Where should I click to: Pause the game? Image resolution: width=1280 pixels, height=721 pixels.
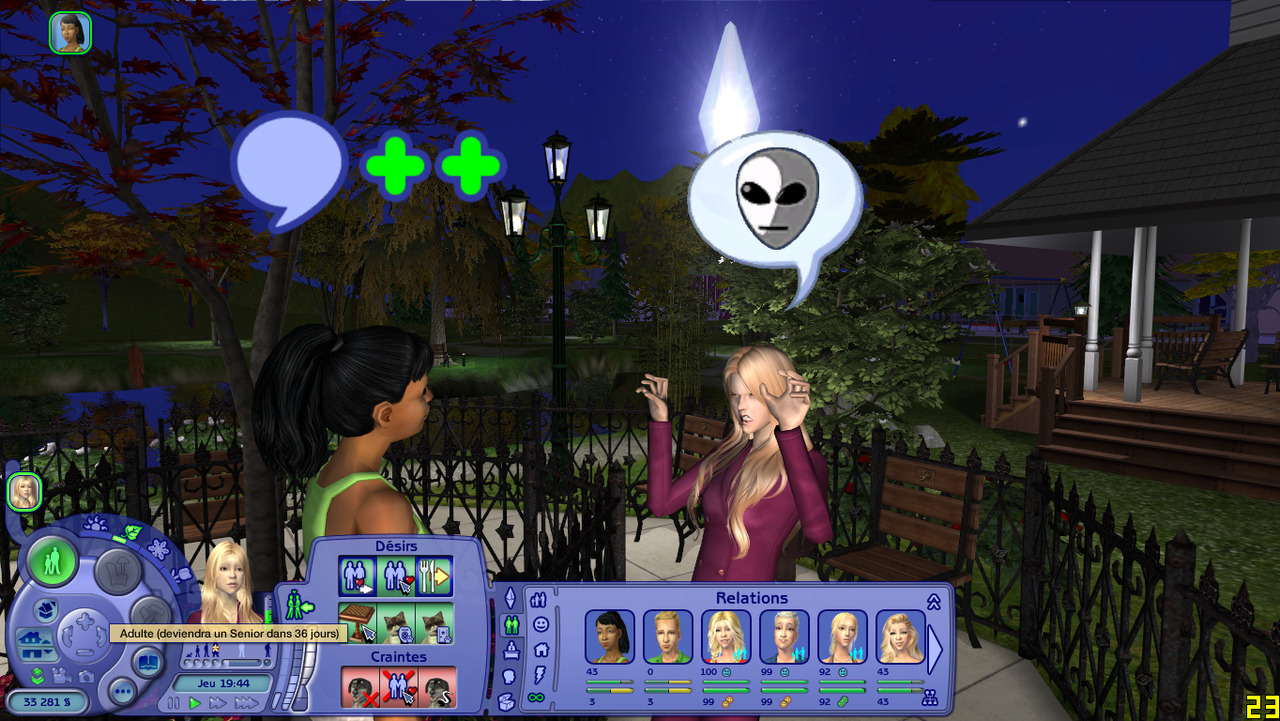pyautogui.click(x=175, y=703)
